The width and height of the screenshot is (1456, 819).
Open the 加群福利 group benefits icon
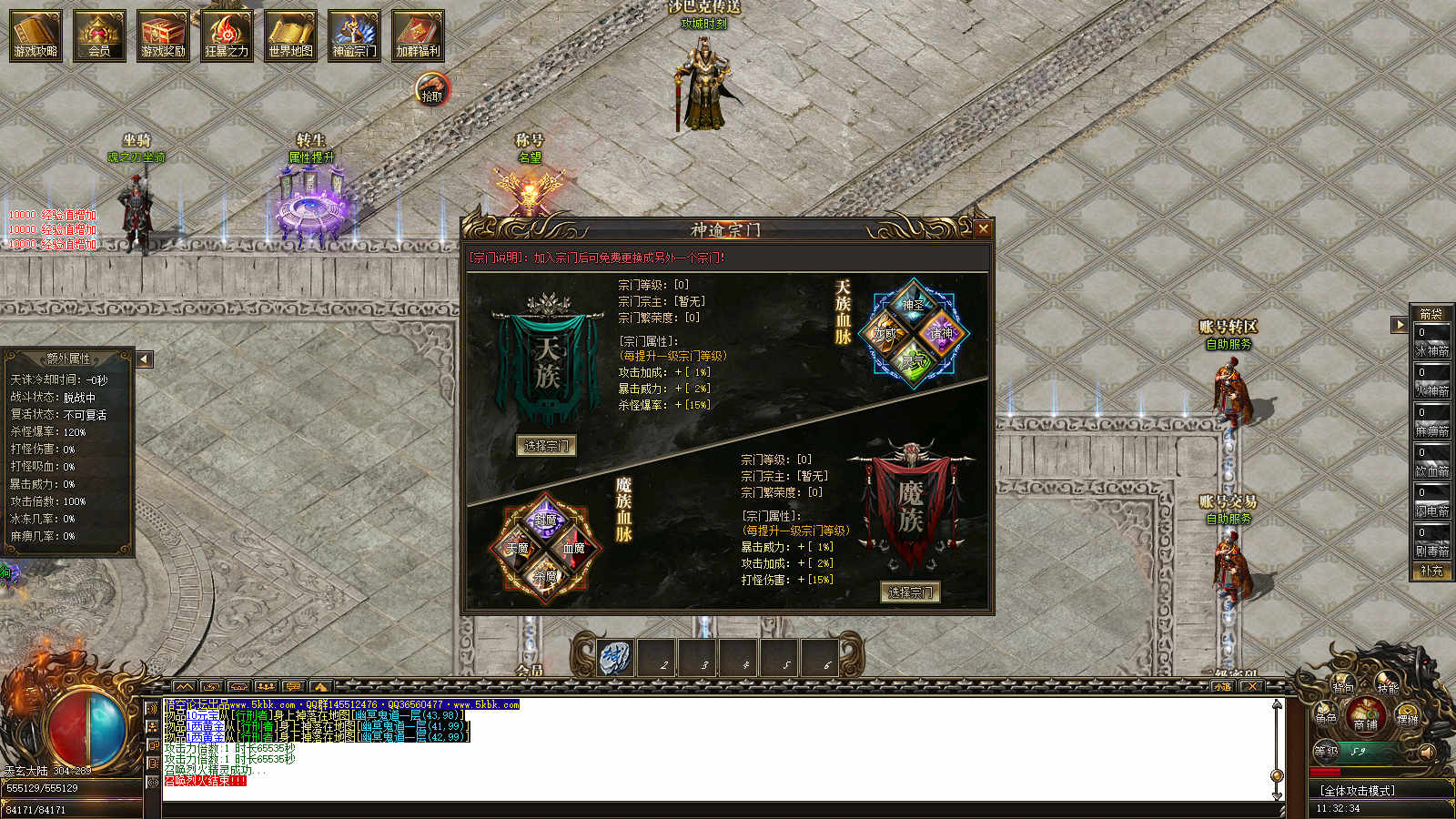click(x=418, y=35)
